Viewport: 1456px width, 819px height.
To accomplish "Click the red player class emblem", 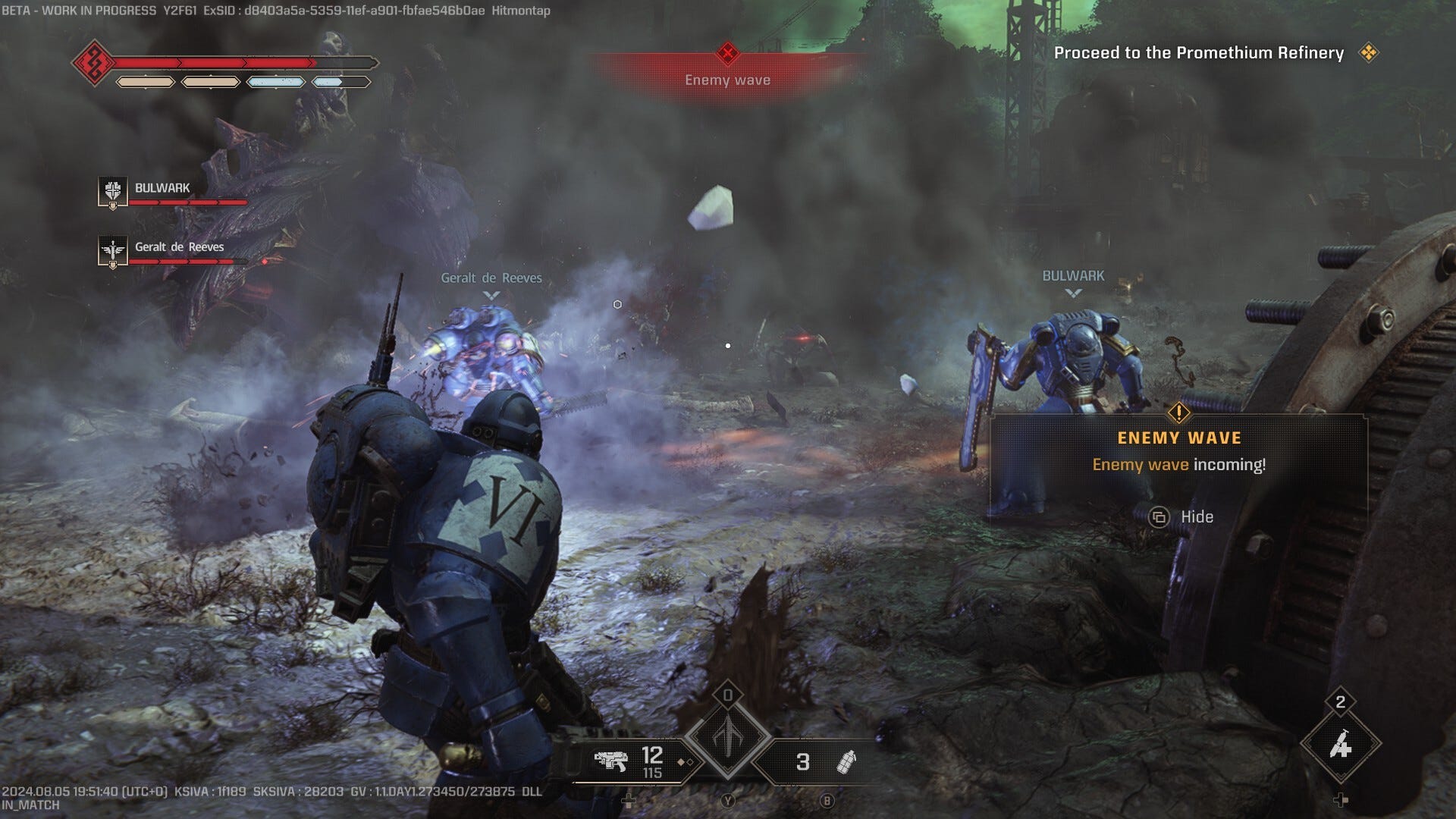I will click(93, 62).
